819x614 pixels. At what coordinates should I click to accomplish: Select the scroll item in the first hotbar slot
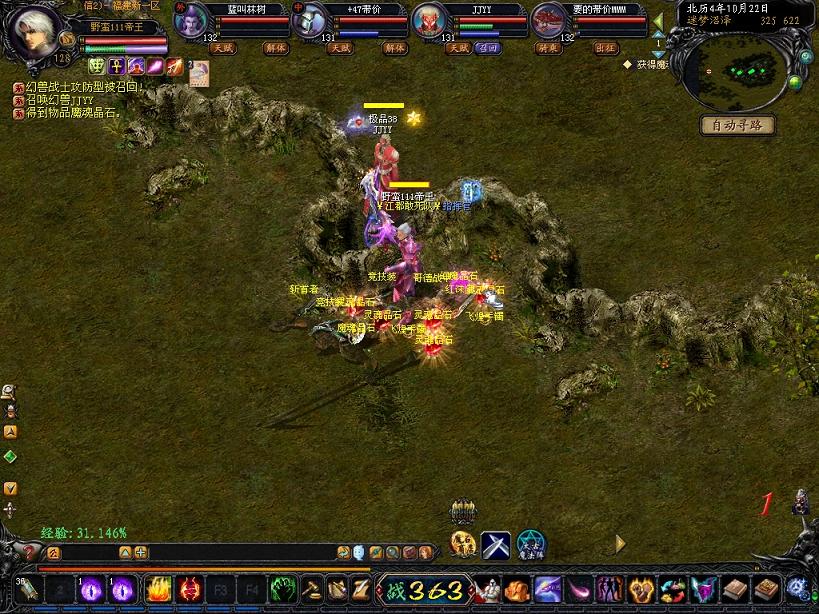tap(27, 589)
